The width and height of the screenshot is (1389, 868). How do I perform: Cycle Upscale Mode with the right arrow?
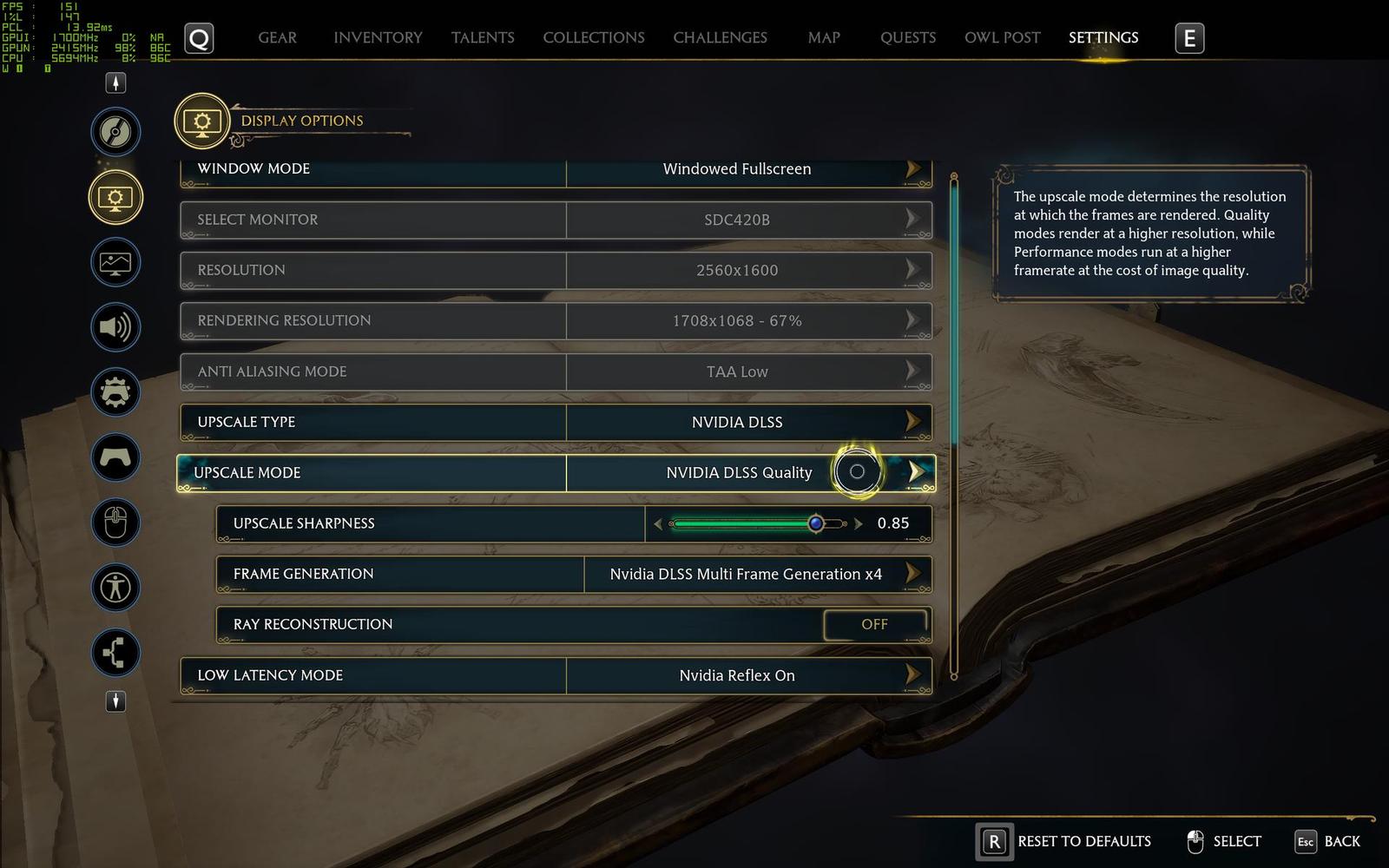click(915, 472)
